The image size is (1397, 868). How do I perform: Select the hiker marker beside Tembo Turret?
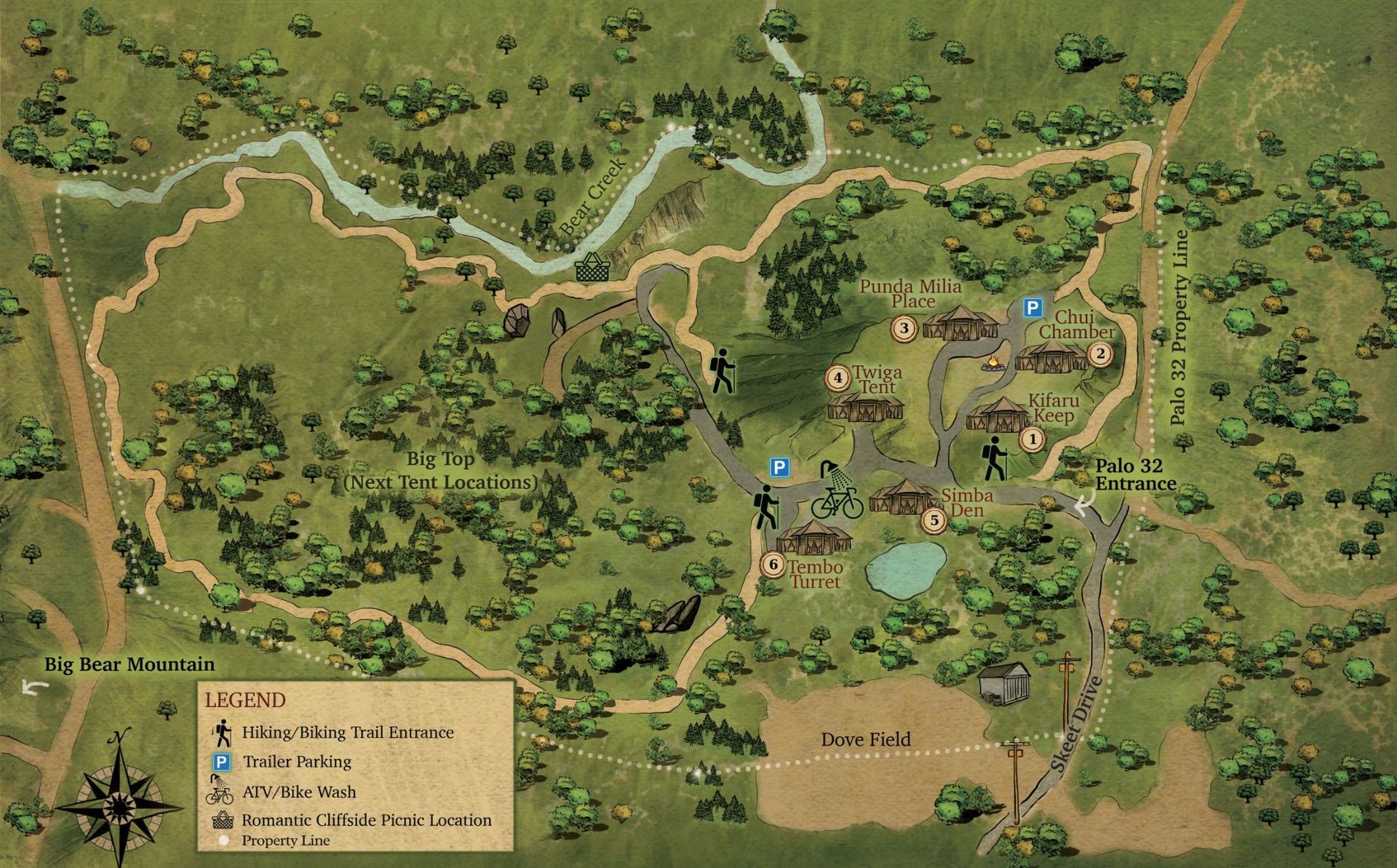(x=765, y=507)
